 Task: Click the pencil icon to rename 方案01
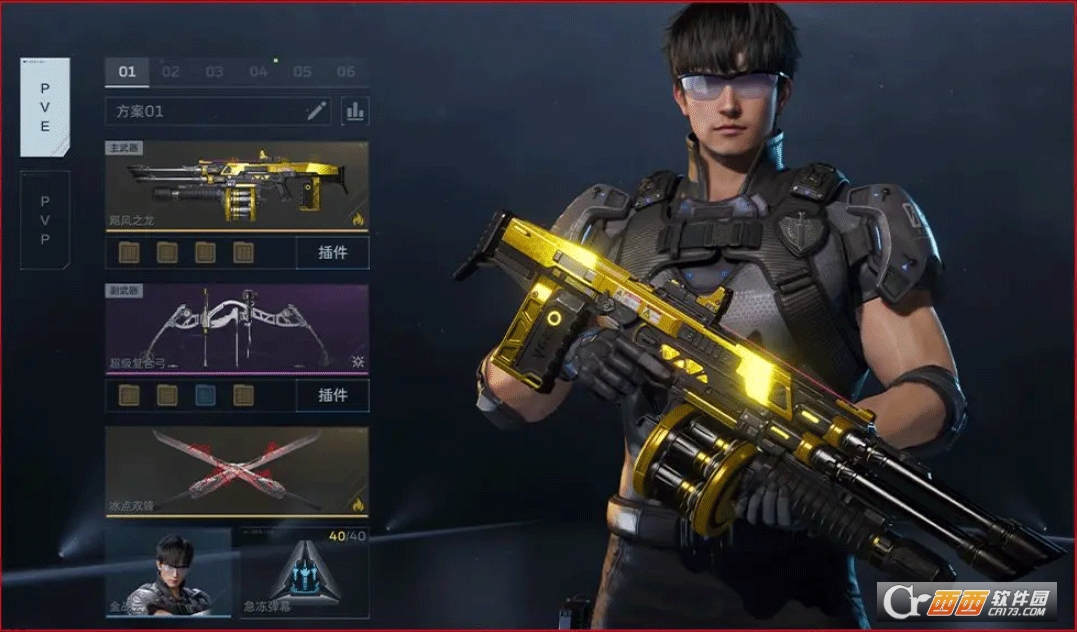pos(317,111)
